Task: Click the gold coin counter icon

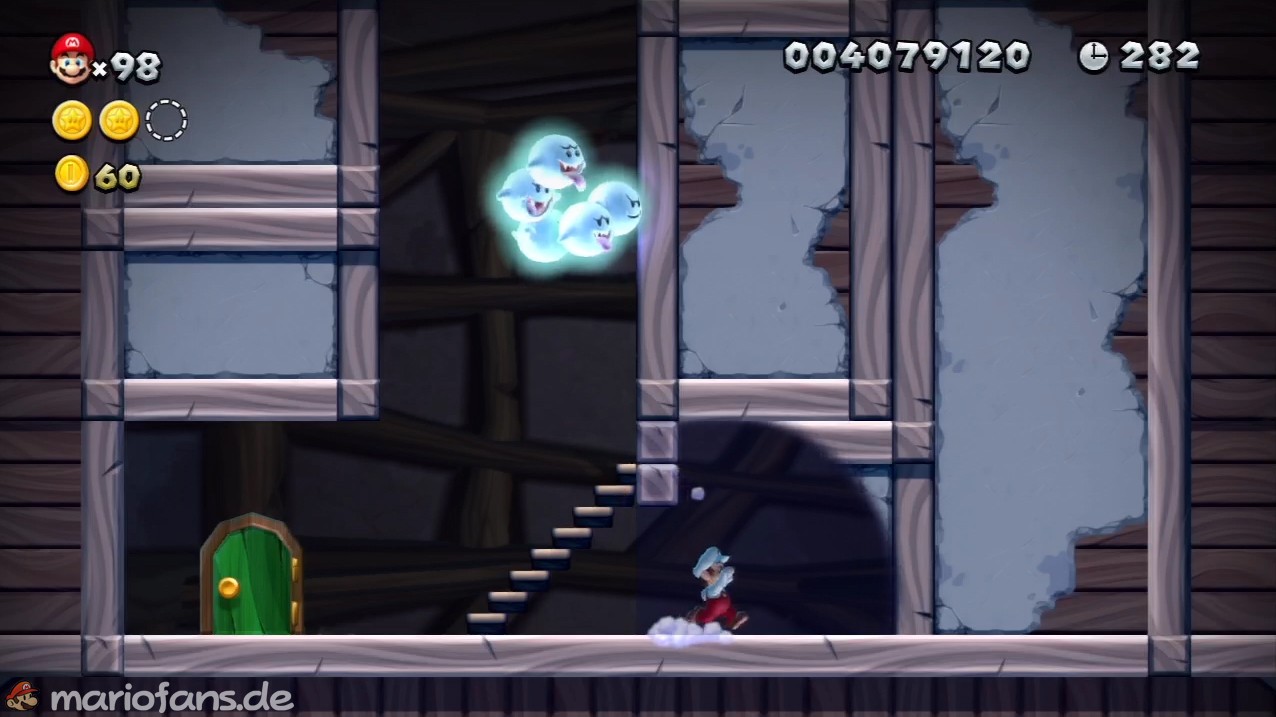Action: click(71, 175)
